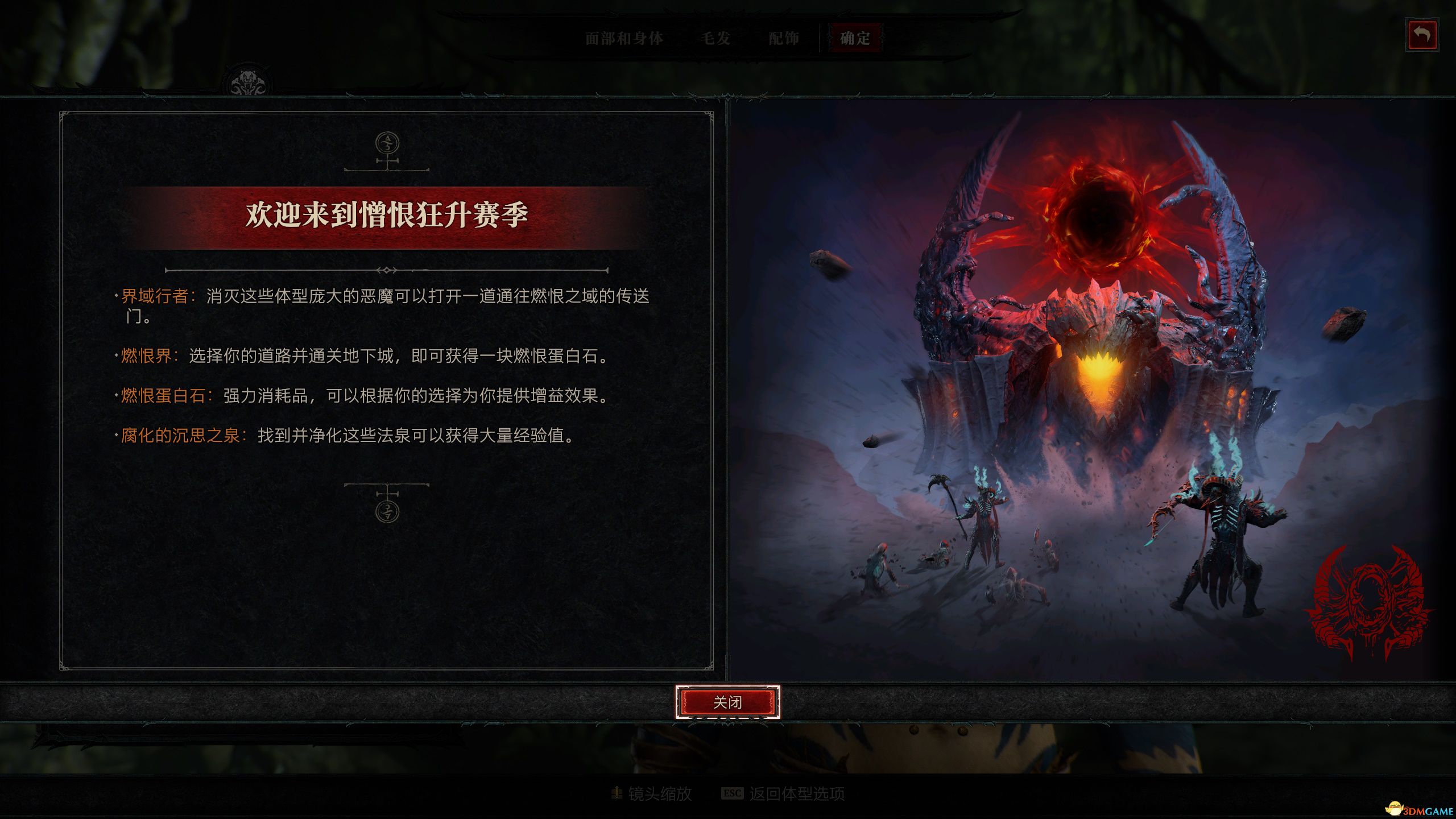Switch to the 毛发 tab
The image size is (1456, 819).
coord(717,38)
